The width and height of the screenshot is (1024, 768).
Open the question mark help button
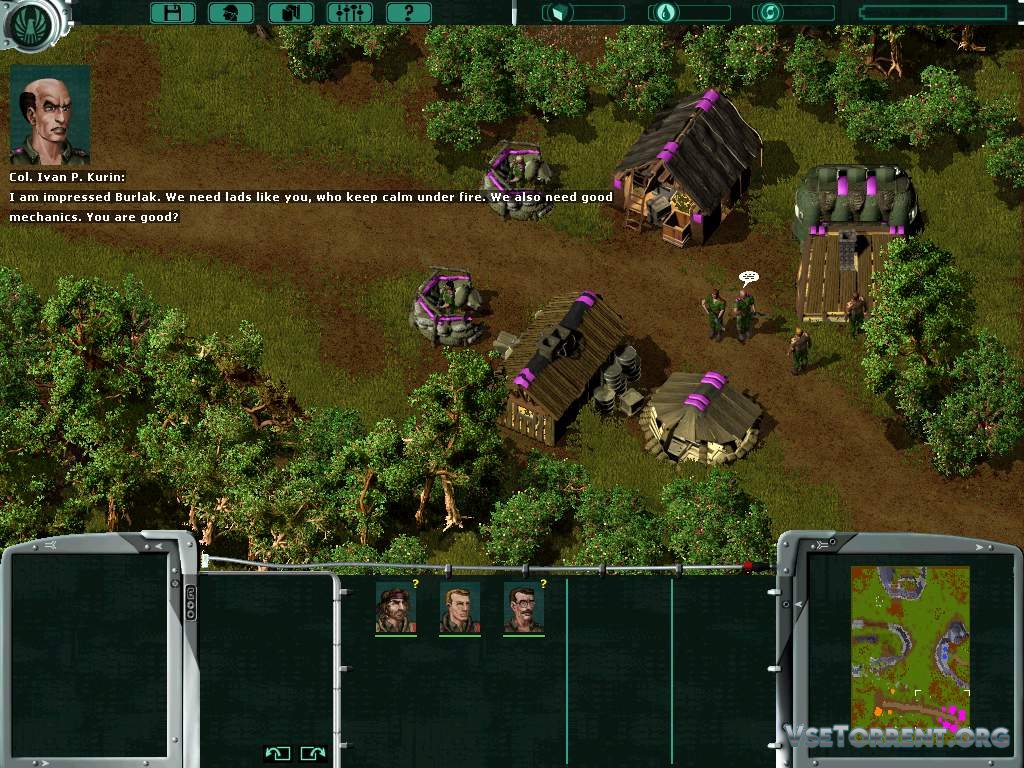(x=409, y=13)
